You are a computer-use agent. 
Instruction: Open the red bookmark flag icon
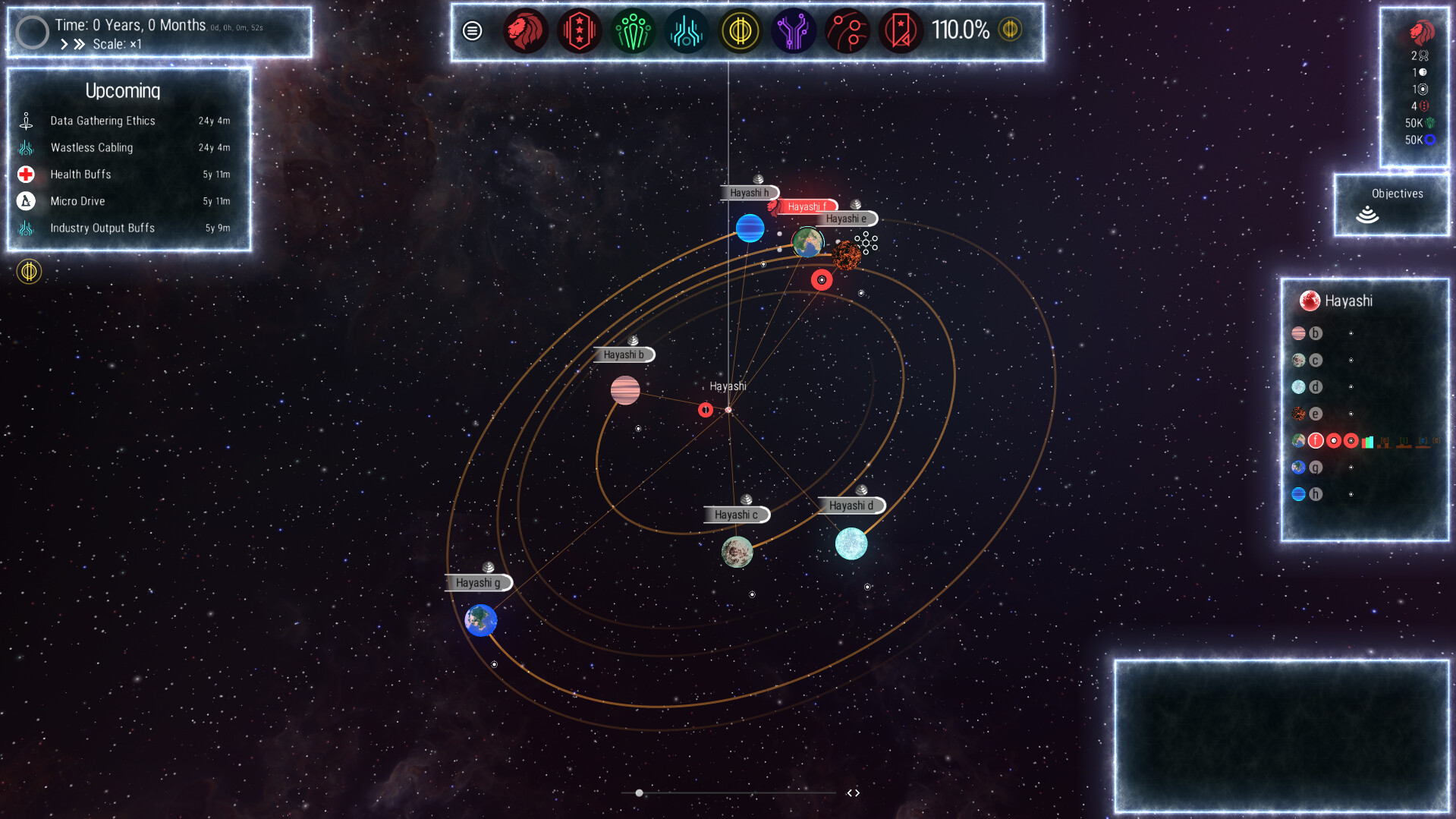pos(900,31)
